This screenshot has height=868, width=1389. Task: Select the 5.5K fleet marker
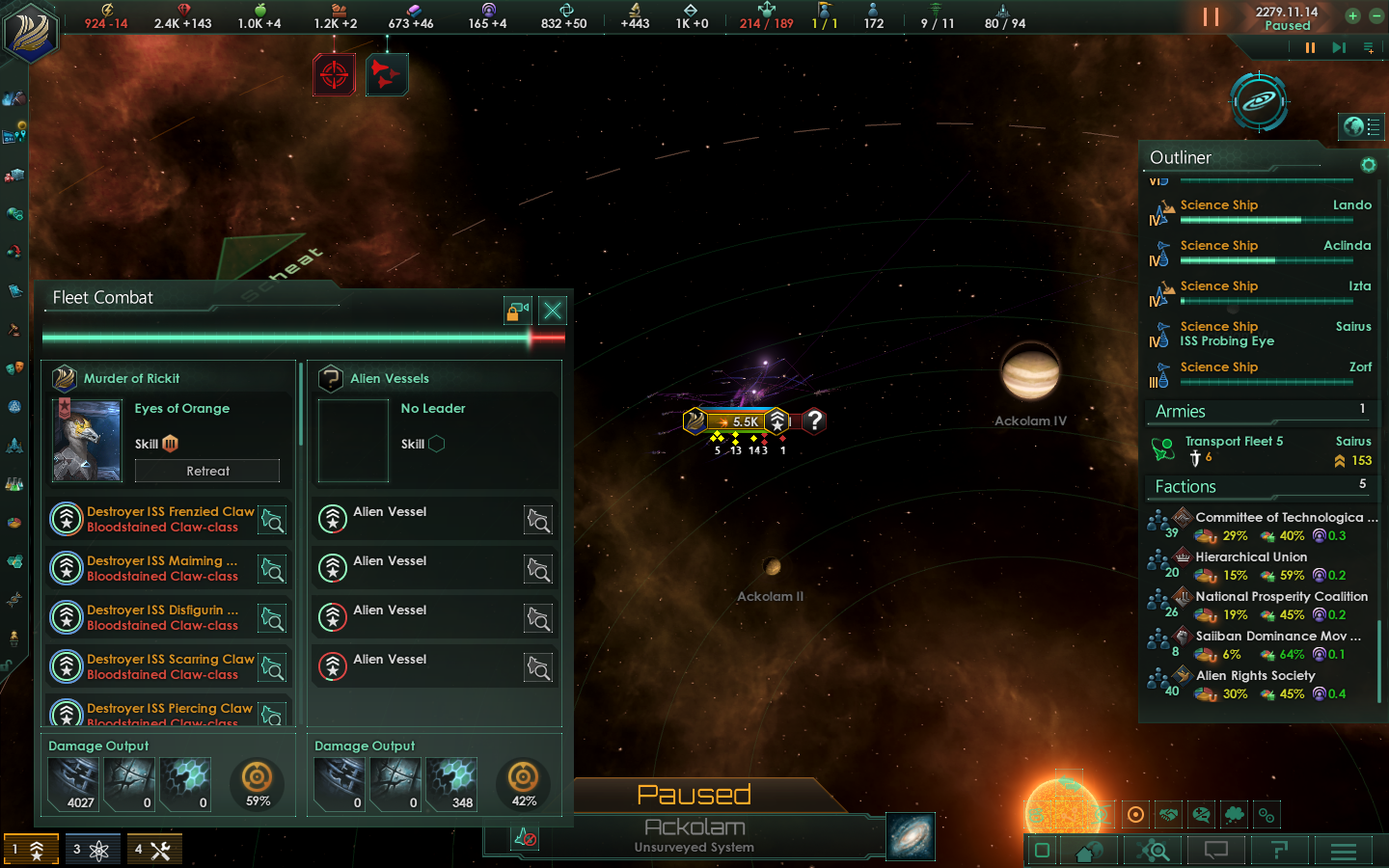coord(738,421)
